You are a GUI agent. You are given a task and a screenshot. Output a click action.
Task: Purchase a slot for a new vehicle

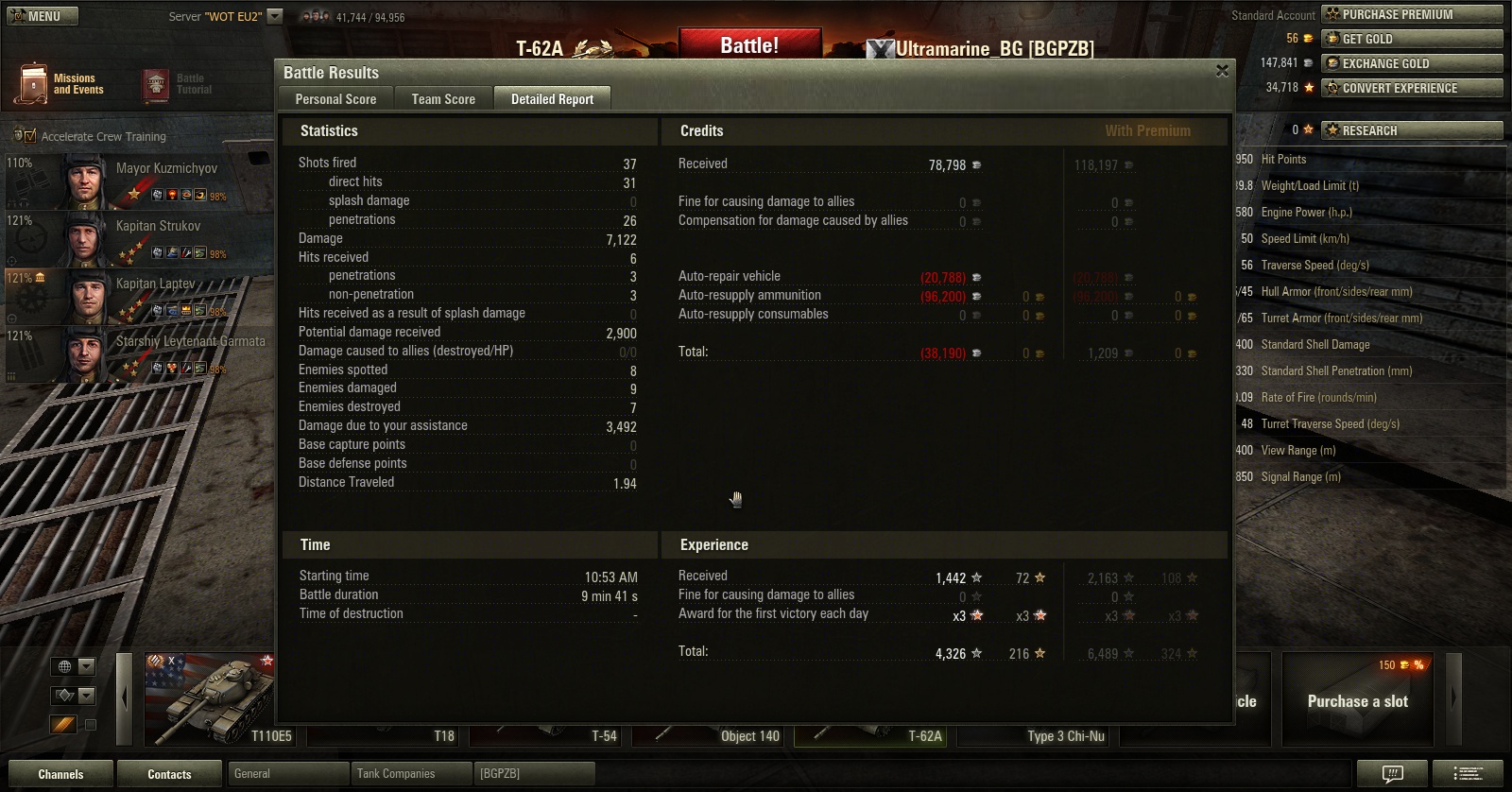click(1357, 701)
